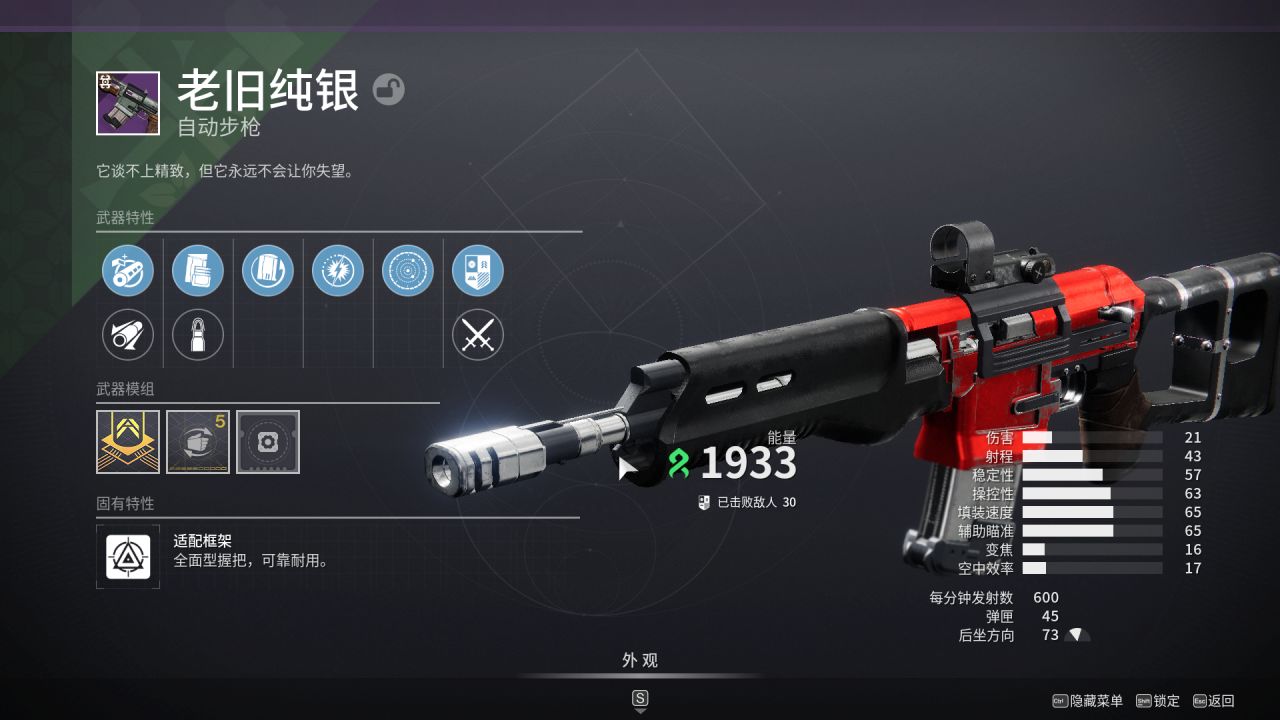Screen dimensions: 1280x720
Task: Inspect the magazine reload trait perk
Action: [x=268, y=271]
